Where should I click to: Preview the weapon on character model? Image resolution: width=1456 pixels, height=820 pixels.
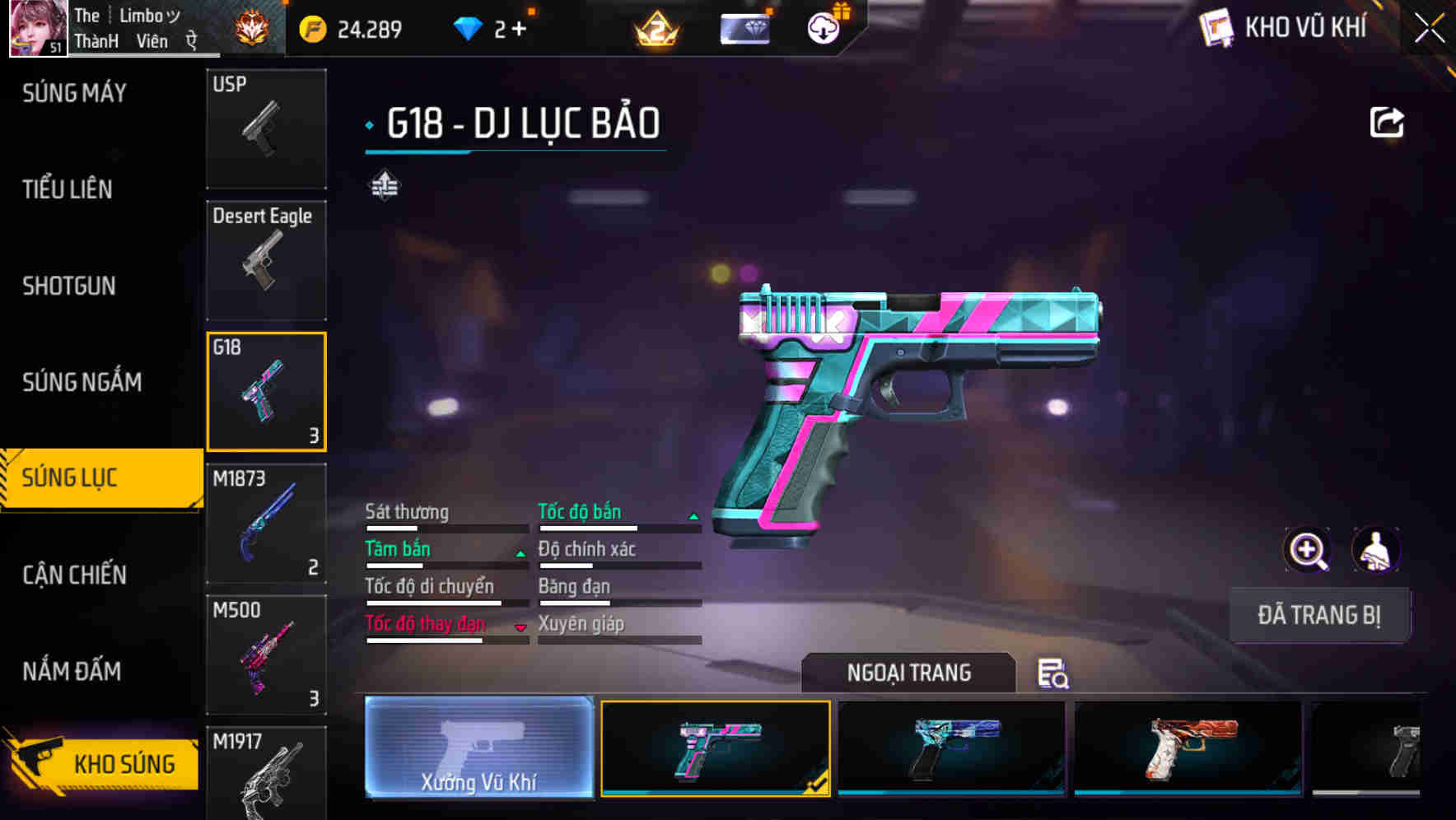1377,549
